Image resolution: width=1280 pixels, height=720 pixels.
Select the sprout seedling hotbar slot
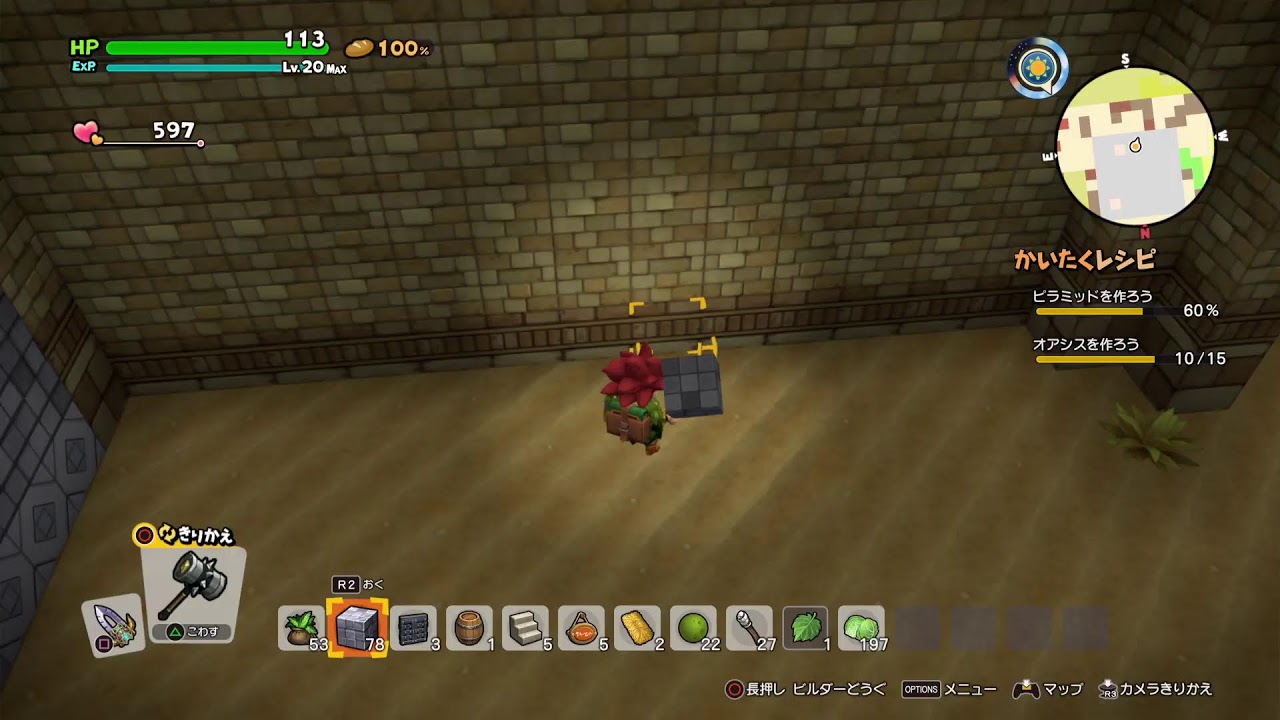[301, 627]
